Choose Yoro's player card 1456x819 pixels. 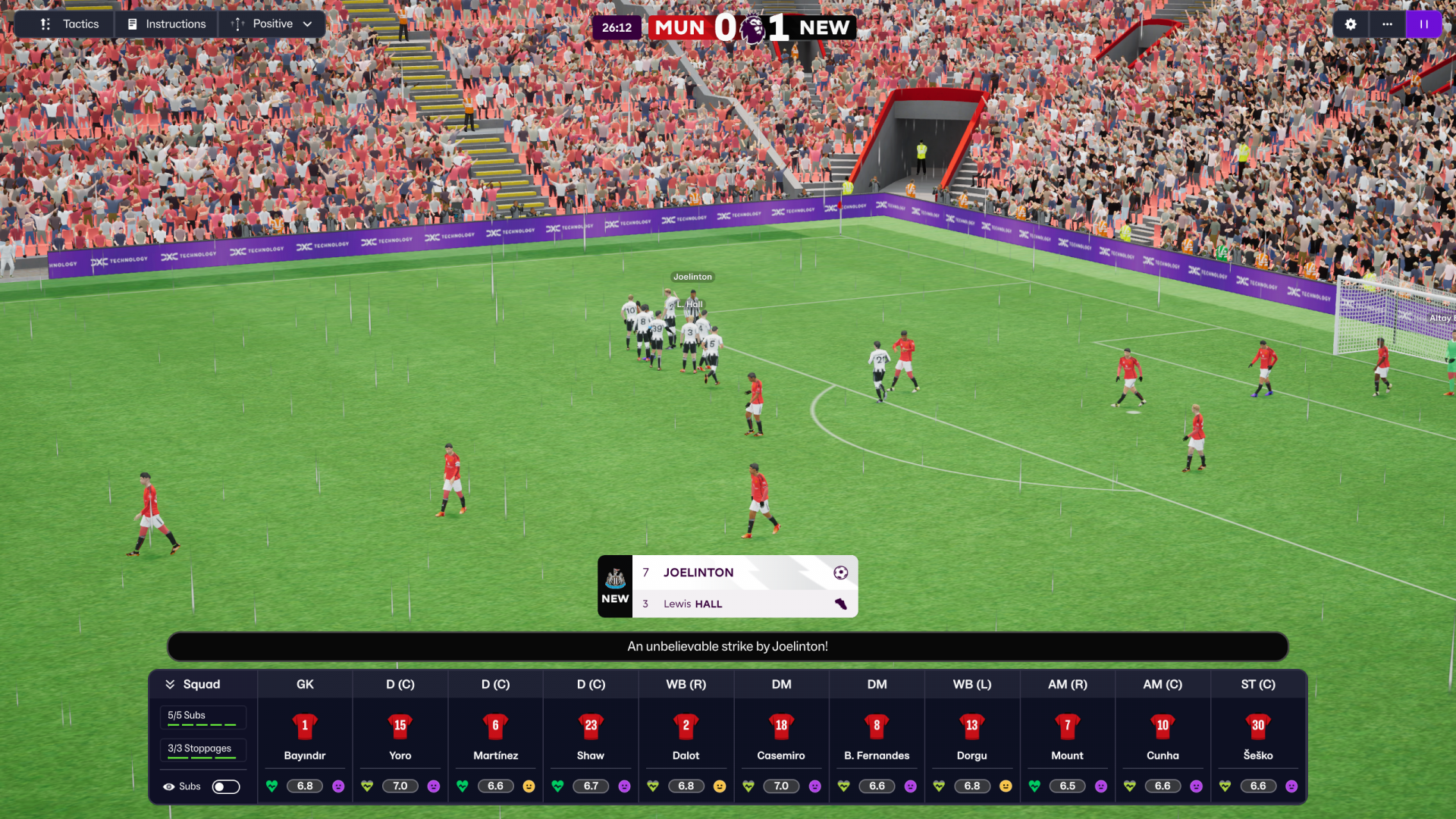click(x=400, y=736)
